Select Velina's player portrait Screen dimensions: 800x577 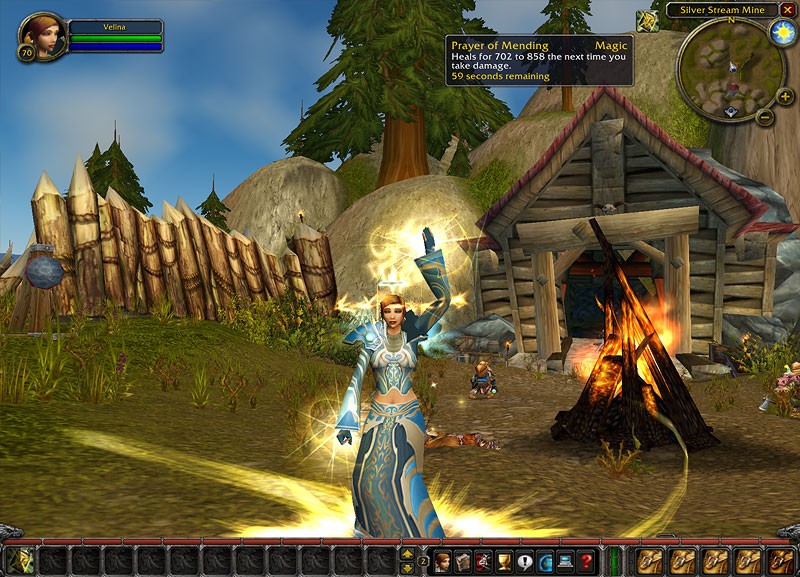[42, 35]
